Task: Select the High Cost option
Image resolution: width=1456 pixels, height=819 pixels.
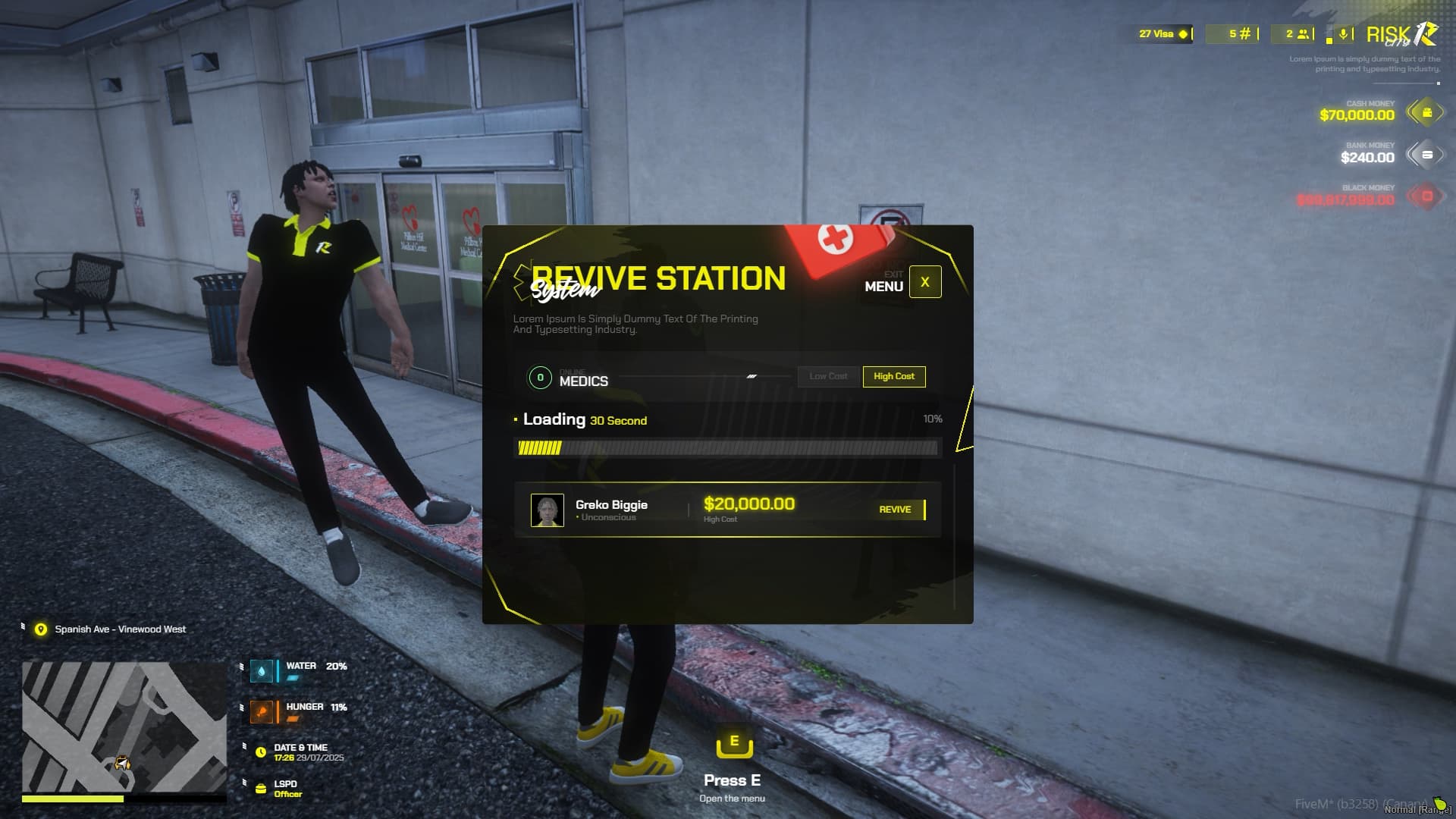Action: 894,377
